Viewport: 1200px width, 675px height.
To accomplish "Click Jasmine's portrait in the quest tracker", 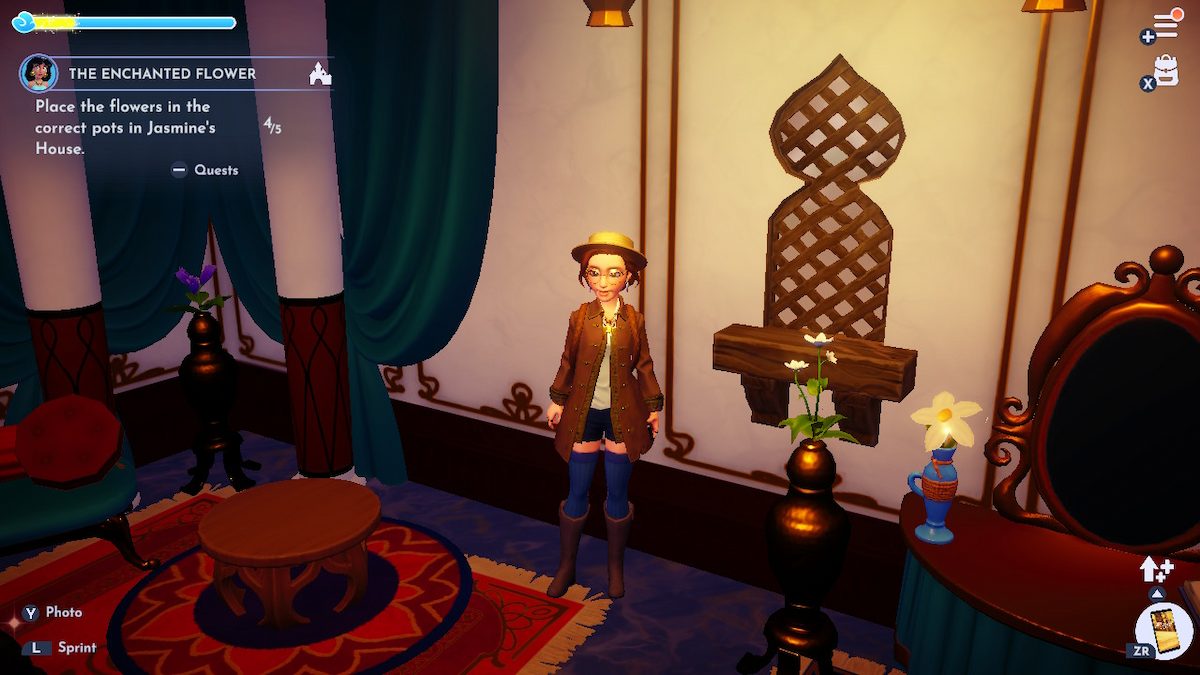I will click(x=38, y=73).
